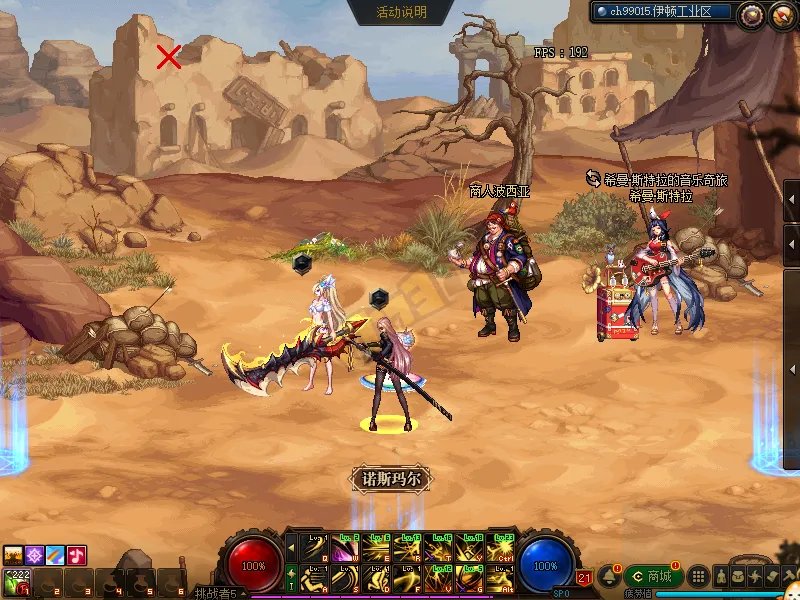Toggle the skill bar arrow expander
This screenshot has width=800, height=600.
[292, 548]
